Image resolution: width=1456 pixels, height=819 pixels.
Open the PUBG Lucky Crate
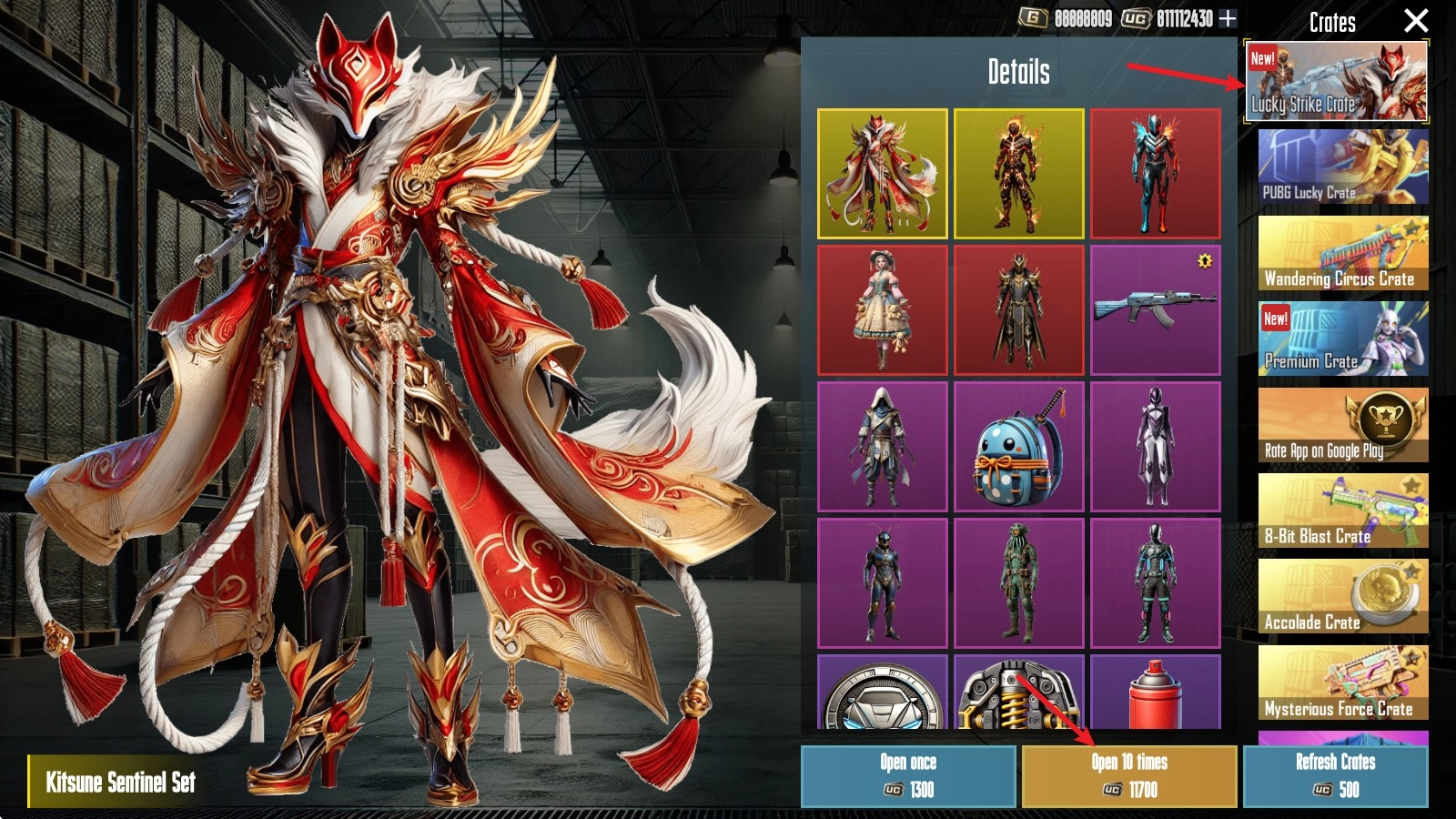point(1343,167)
